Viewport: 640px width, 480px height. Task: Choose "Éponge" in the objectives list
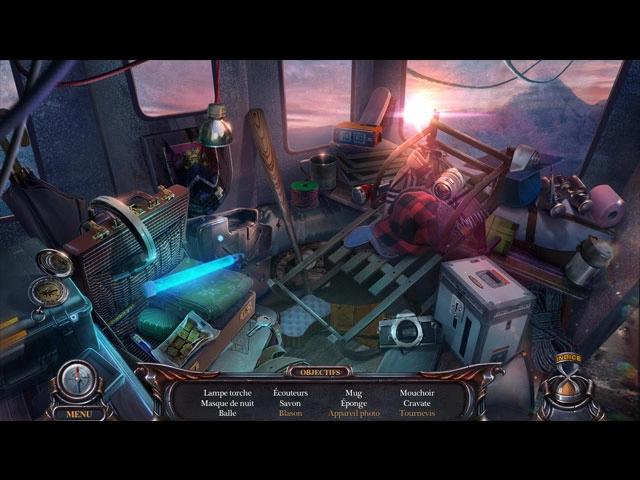(x=354, y=403)
